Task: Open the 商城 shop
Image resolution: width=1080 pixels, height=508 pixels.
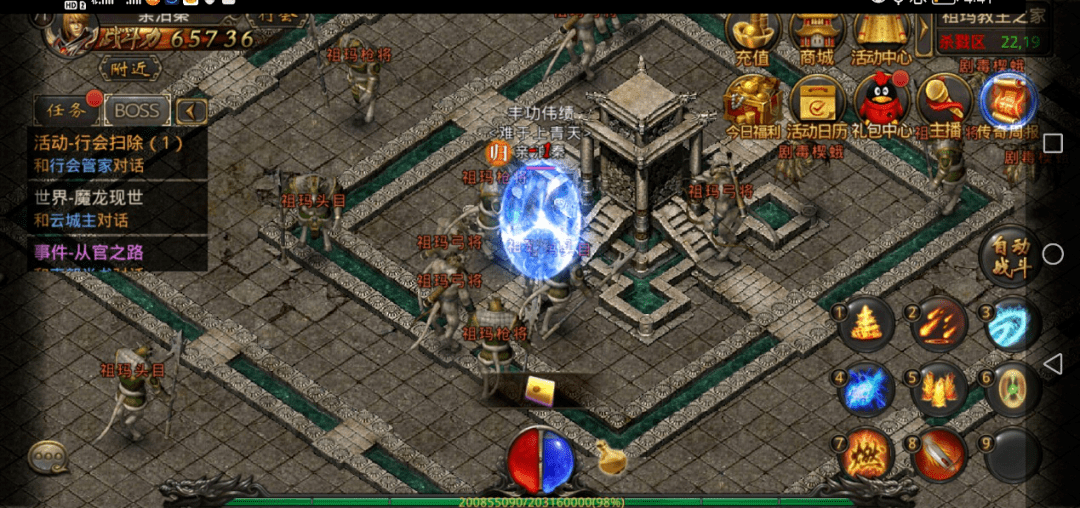Action: 816,38
